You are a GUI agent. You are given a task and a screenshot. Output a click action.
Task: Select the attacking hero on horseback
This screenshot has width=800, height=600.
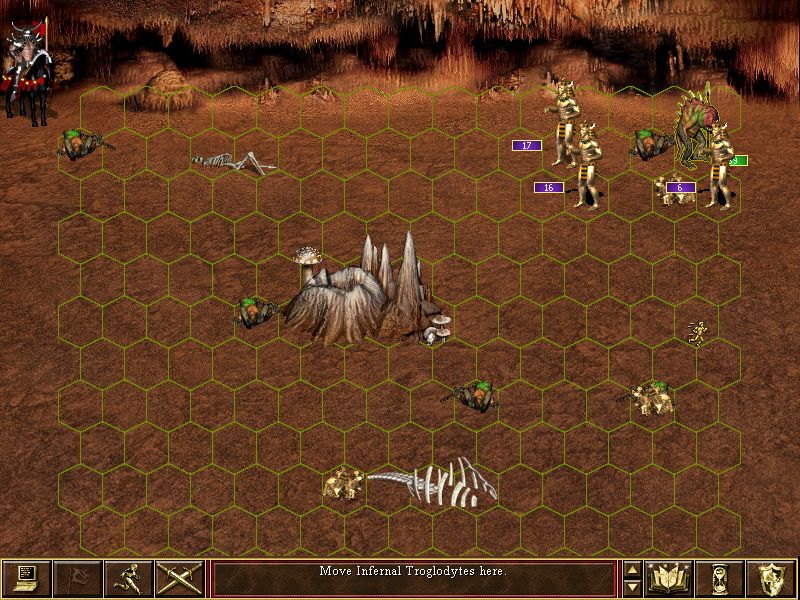(x=28, y=70)
